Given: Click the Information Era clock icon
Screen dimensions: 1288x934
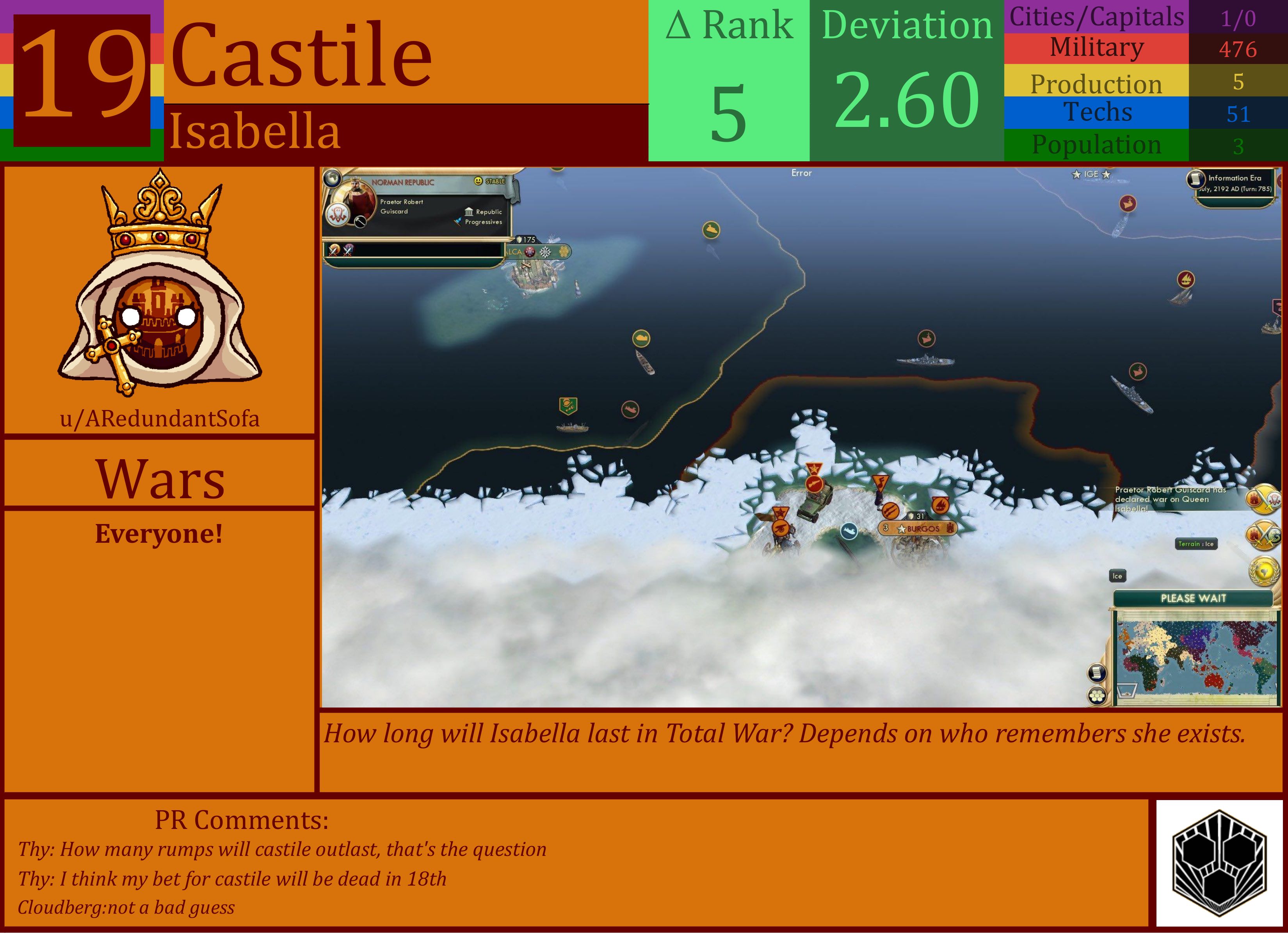Looking at the screenshot, I should (1195, 178).
